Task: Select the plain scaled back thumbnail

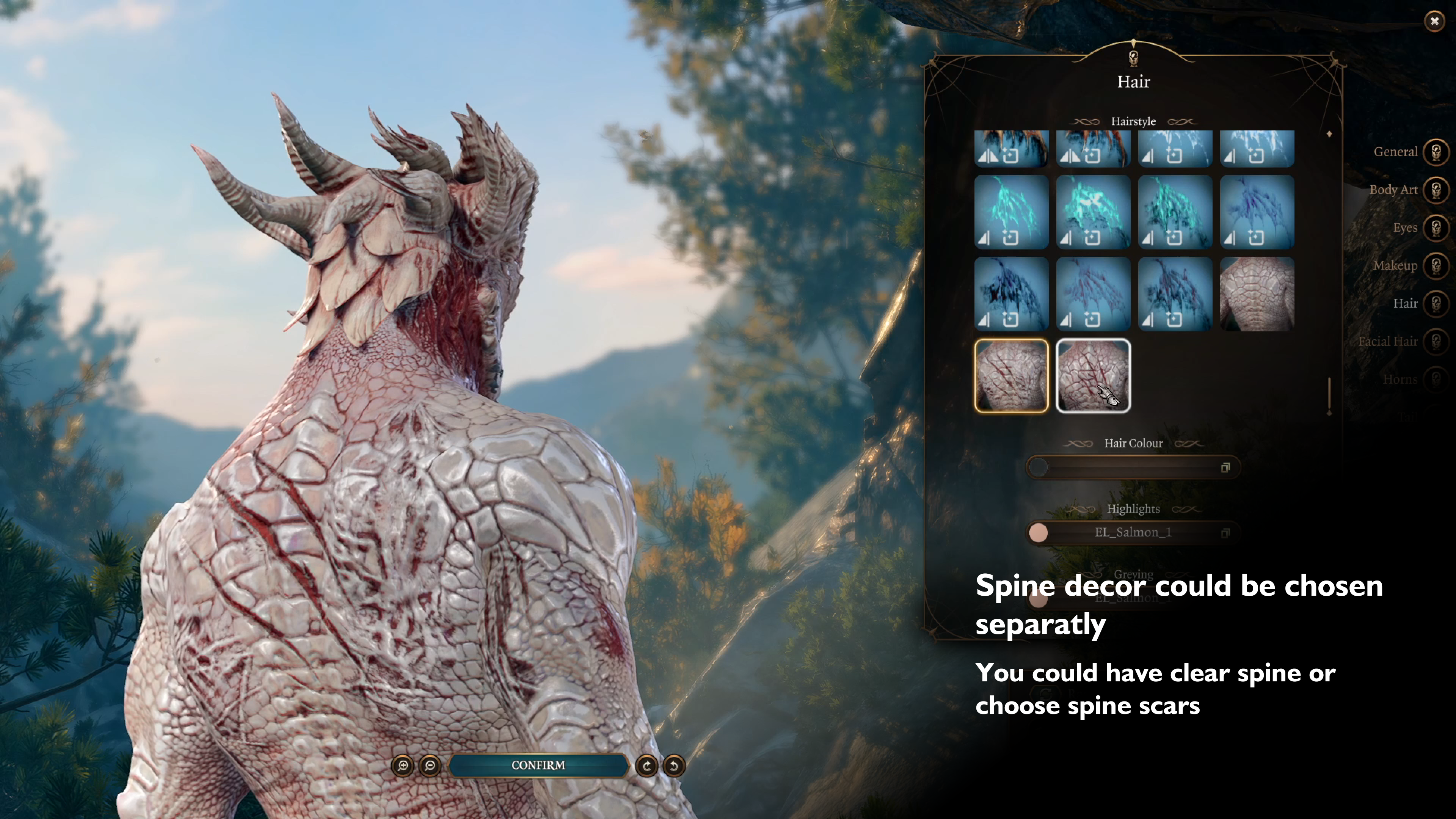Action: (x=1257, y=294)
